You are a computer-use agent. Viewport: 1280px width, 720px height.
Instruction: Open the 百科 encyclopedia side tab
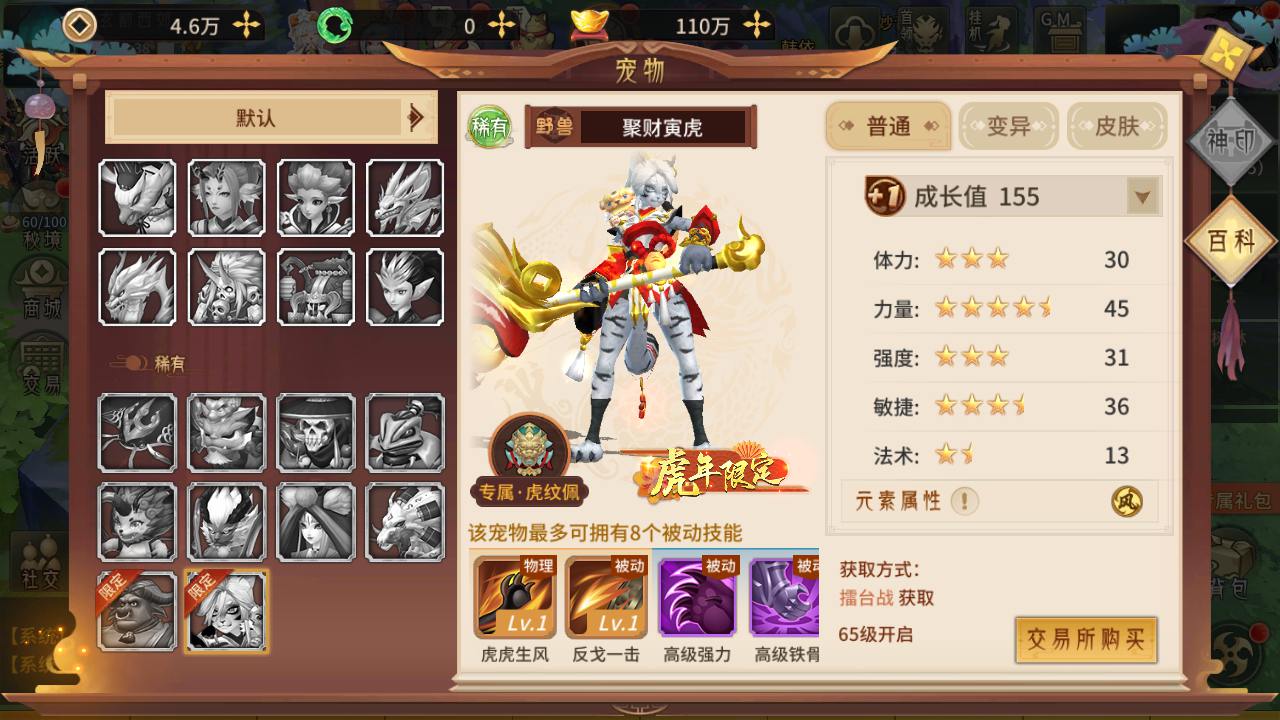[x=1230, y=242]
